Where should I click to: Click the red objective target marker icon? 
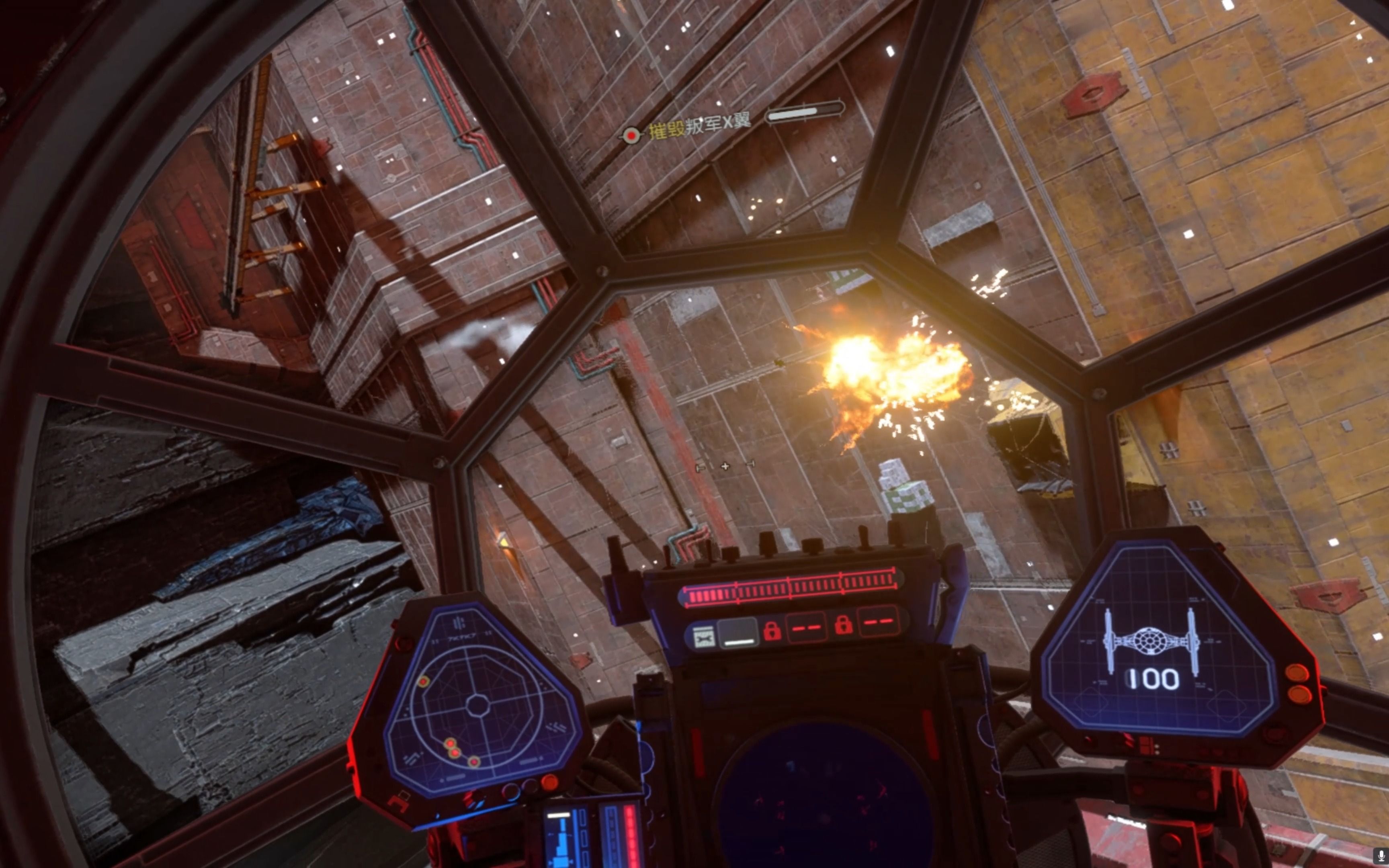(631, 135)
